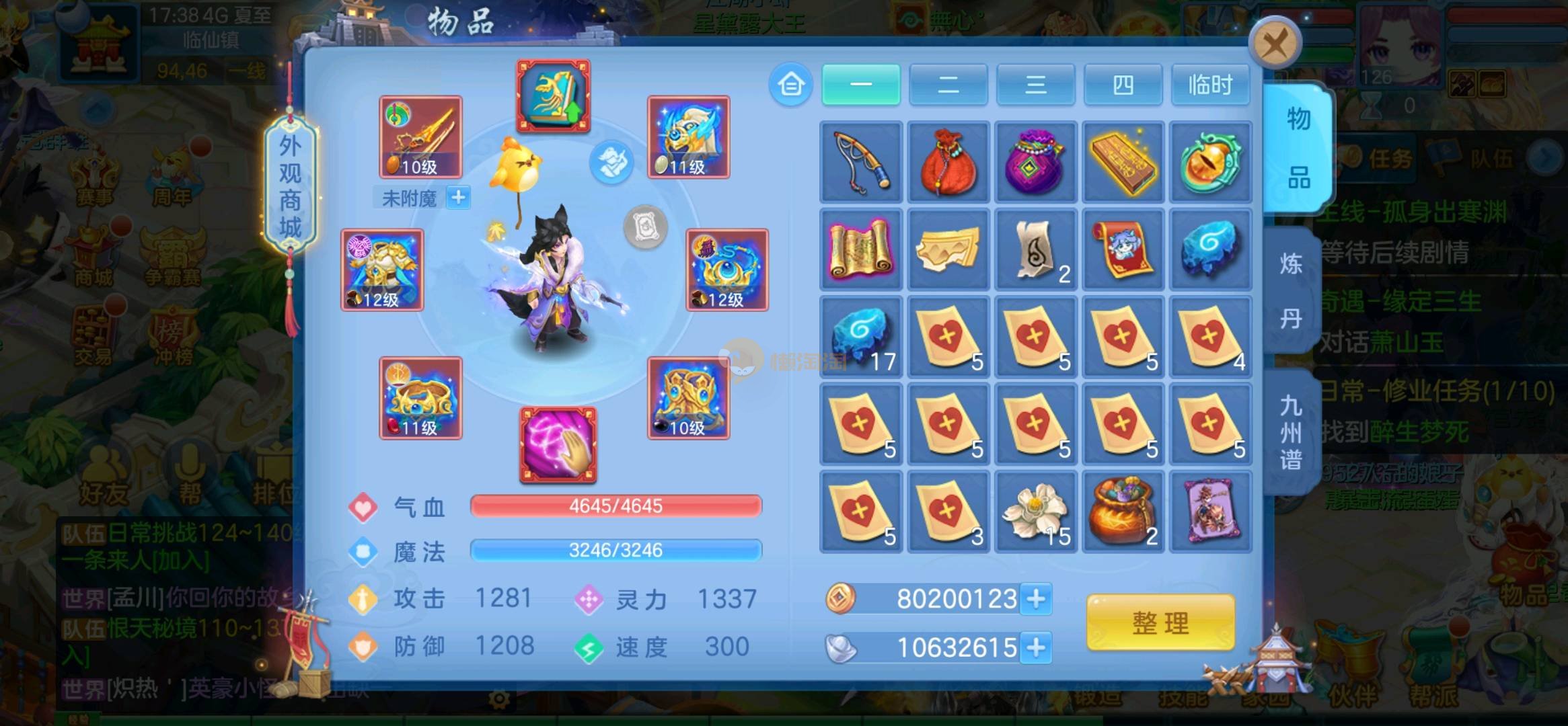
Task: Select the fishing rod item slot
Action: pyautogui.click(x=861, y=162)
